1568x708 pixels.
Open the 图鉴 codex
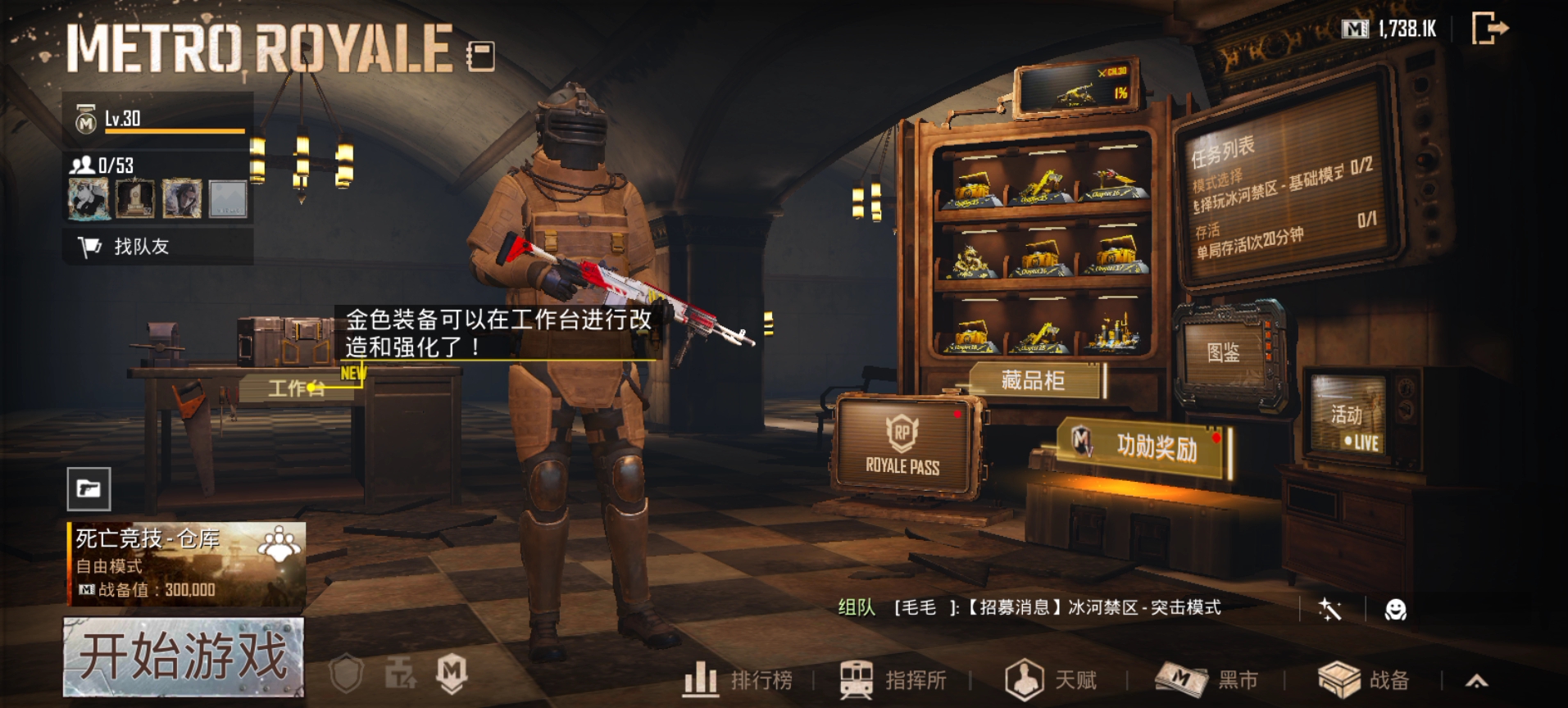[x=1223, y=353]
